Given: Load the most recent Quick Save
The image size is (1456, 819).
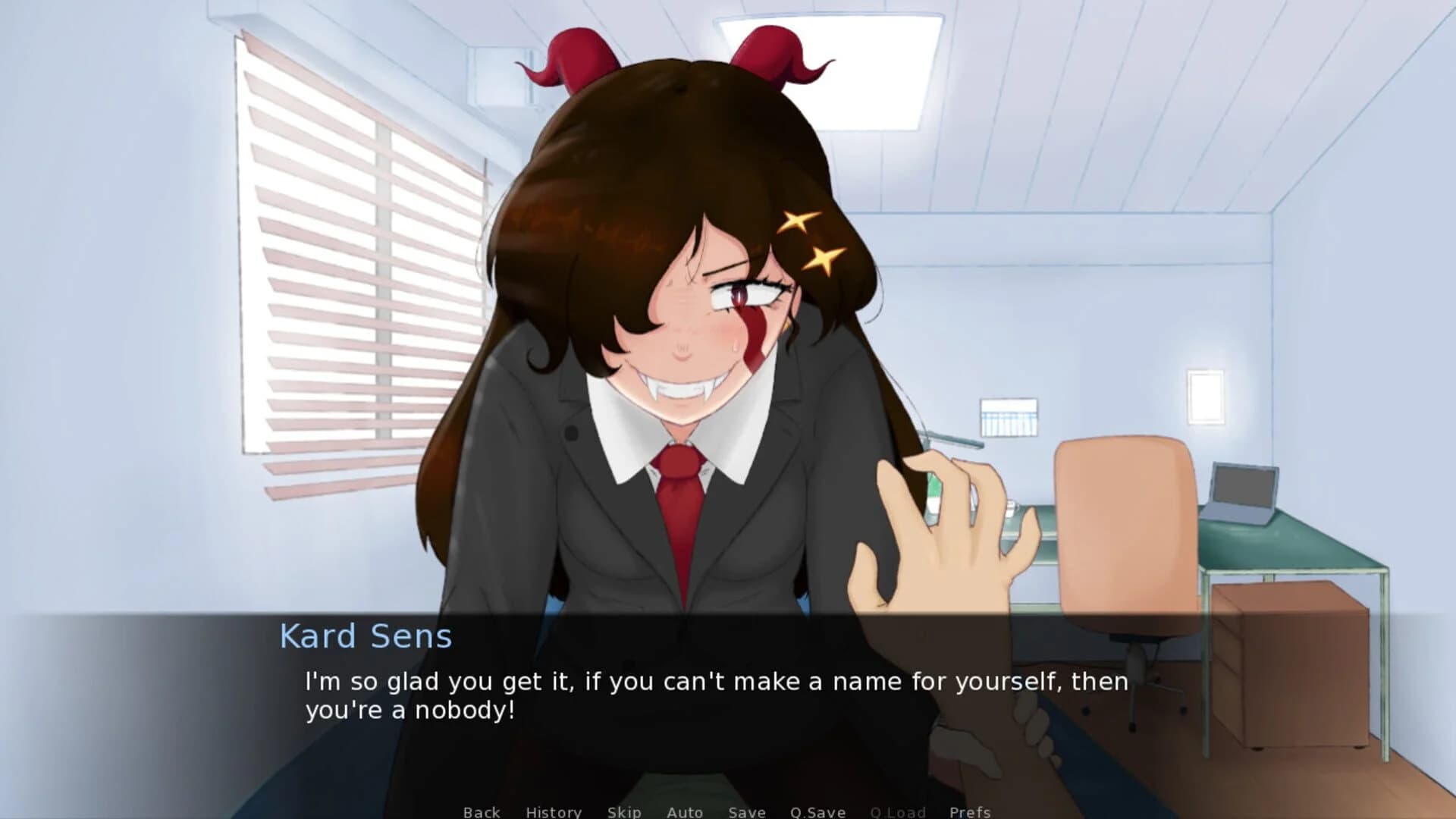Looking at the screenshot, I should 899,811.
